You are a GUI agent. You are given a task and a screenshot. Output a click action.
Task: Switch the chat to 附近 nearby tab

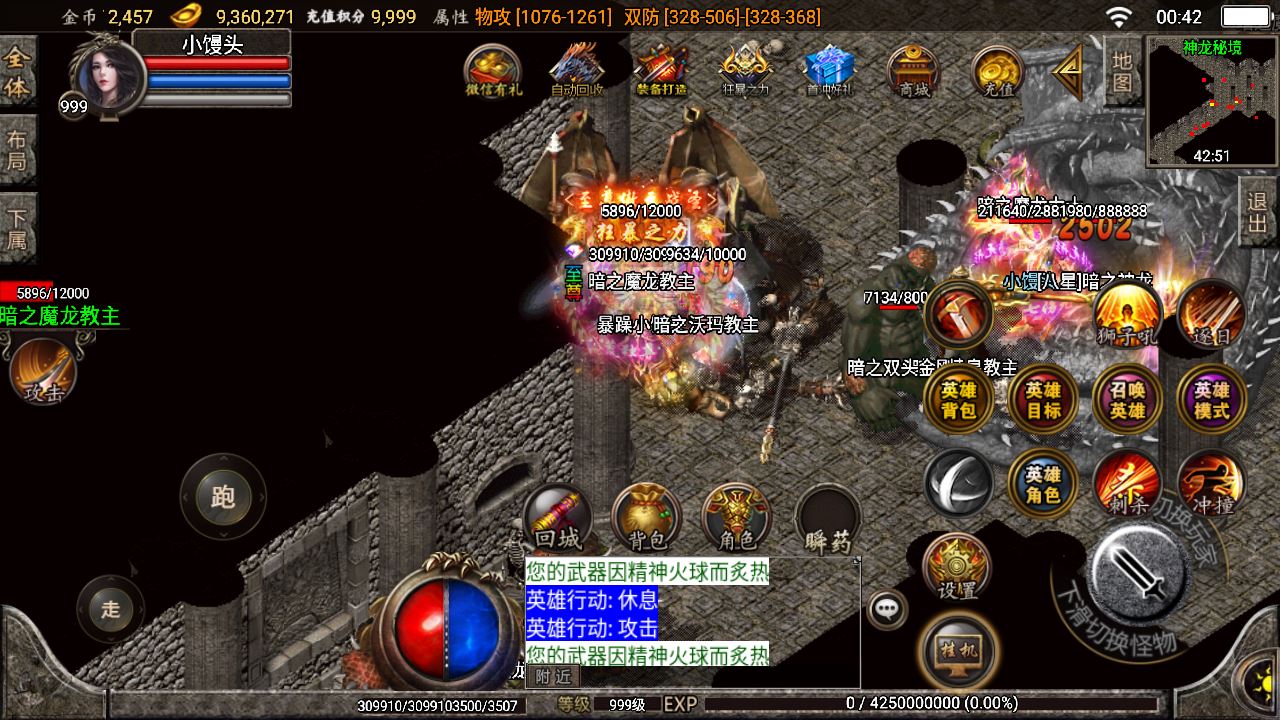pyautogui.click(x=552, y=677)
